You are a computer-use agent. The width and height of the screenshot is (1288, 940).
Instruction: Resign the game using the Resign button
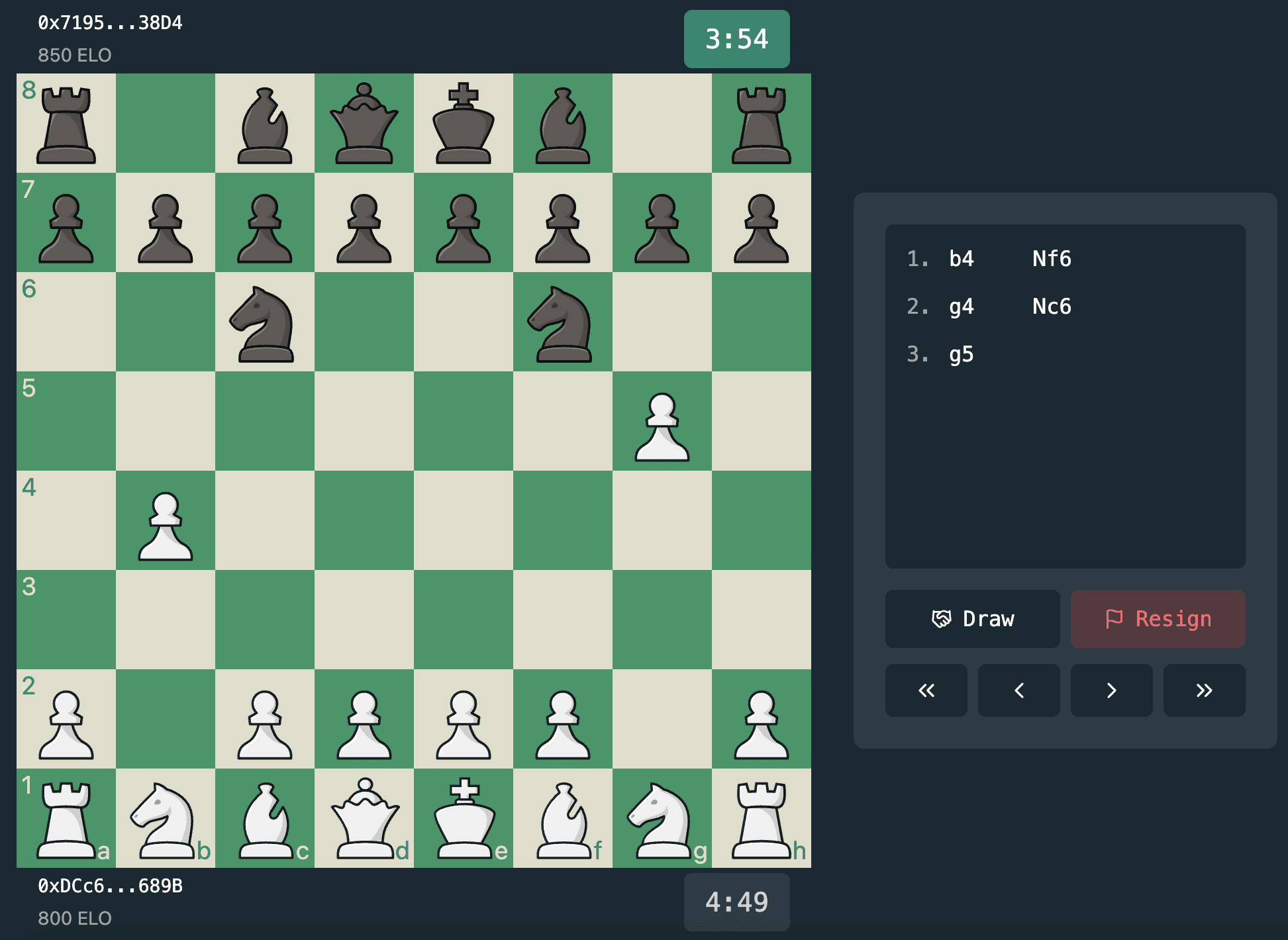tap(1158, 619)
